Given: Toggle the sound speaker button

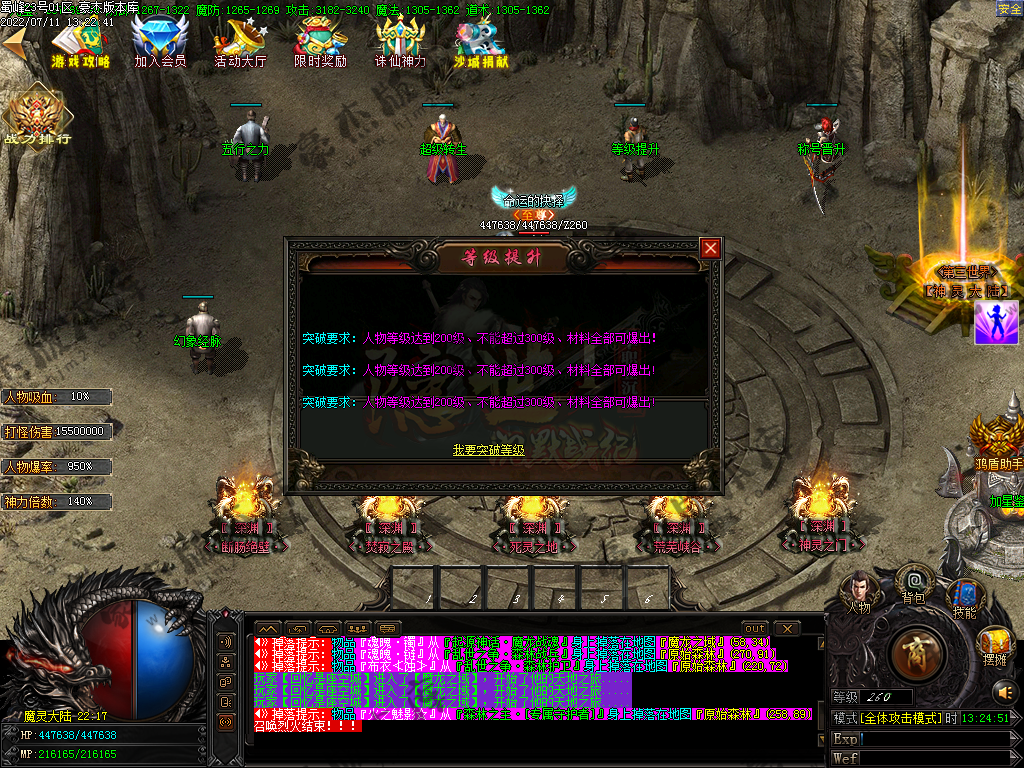Looking at the screenshot, I should point(1004,692).
